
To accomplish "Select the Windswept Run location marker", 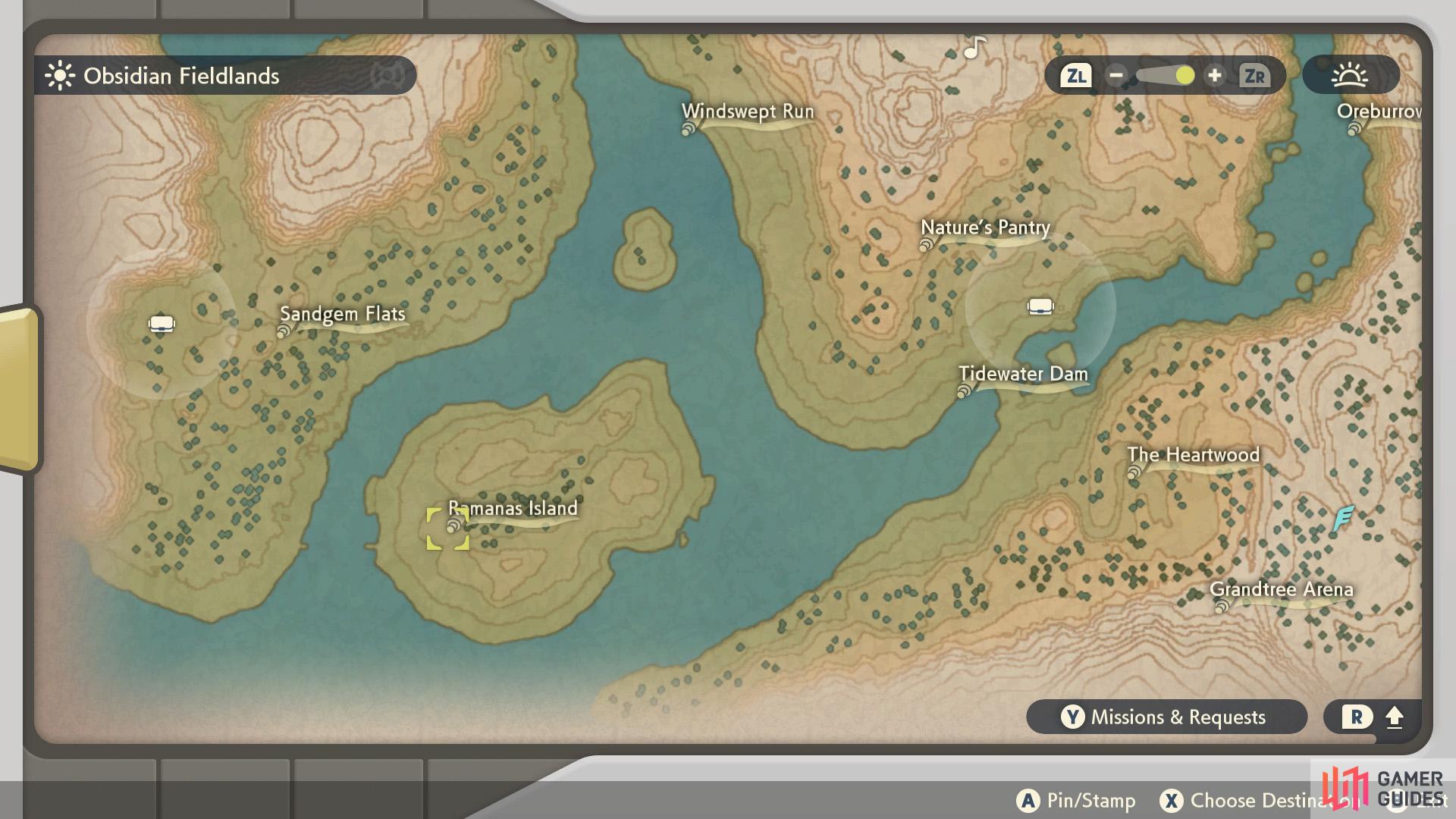I will [x=689, y=129].
